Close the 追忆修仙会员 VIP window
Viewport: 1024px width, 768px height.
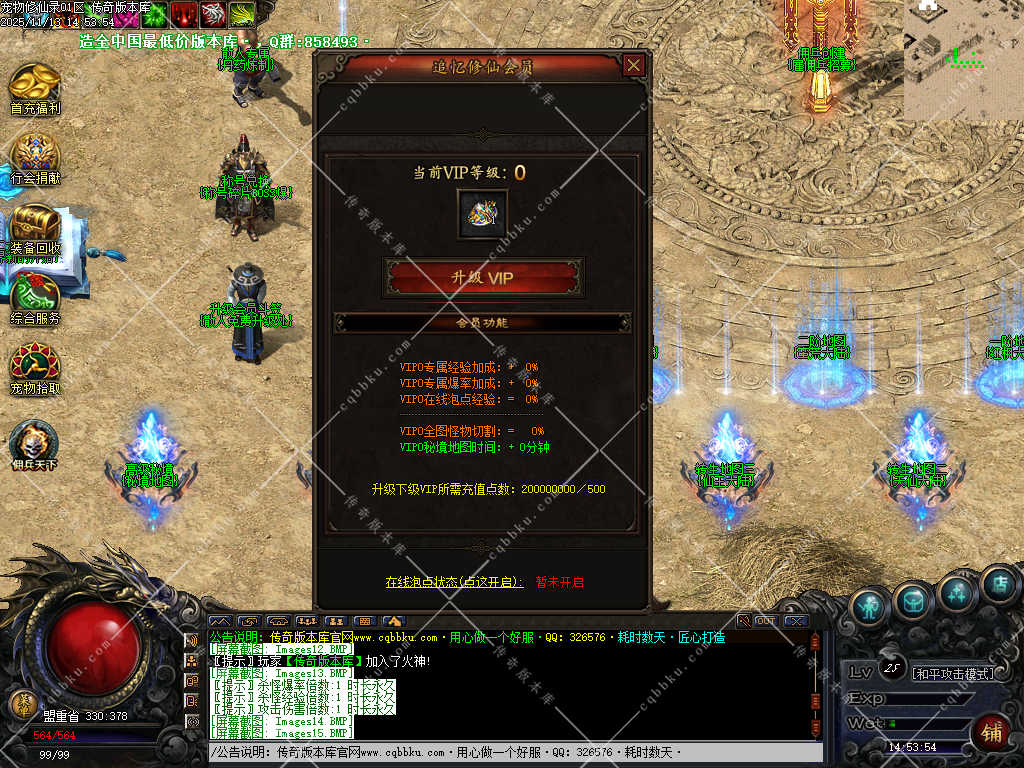pos(633,66)
